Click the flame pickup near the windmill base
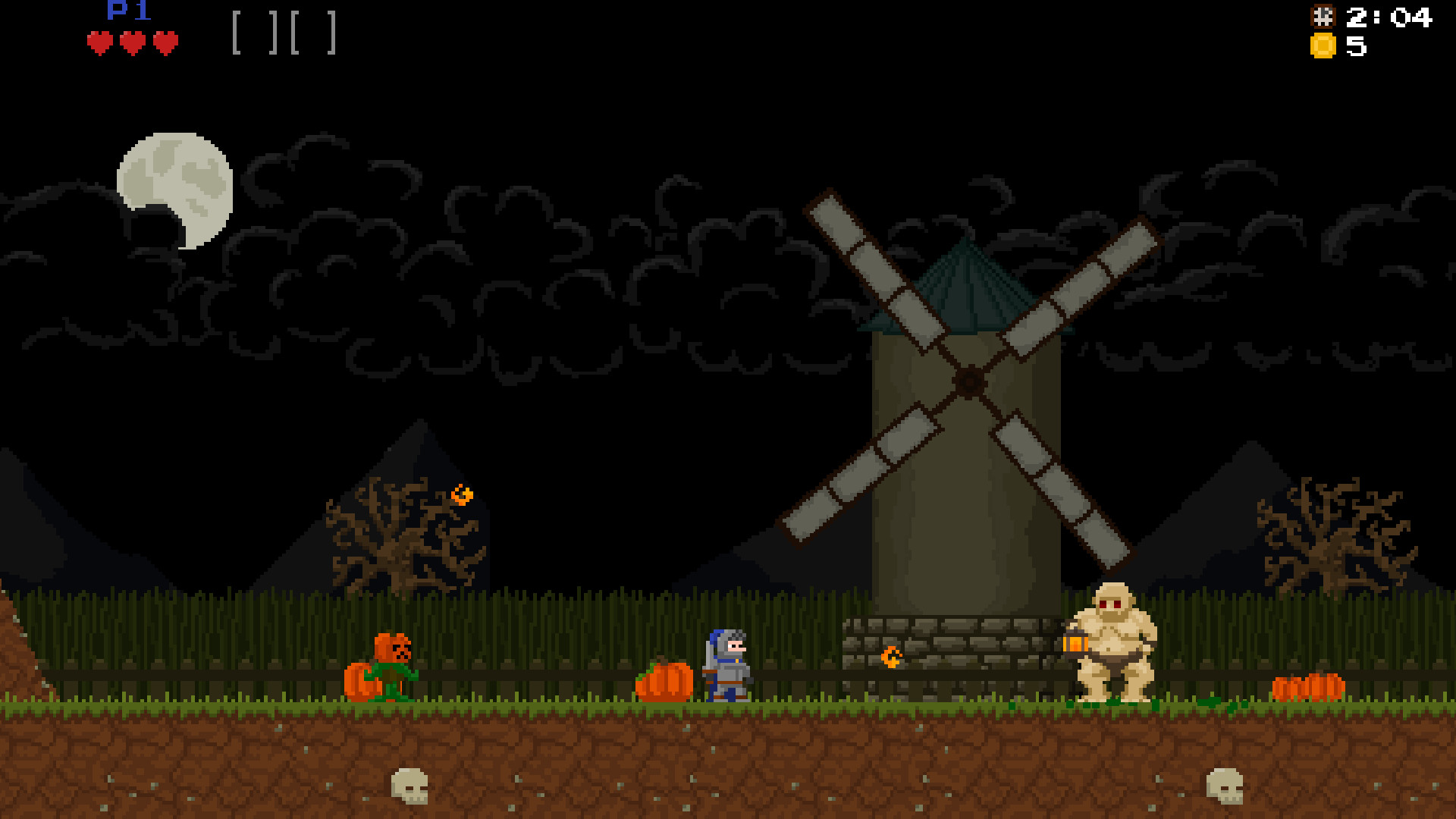The width and height of the screenshot is (1456, 819). (892, 658)
